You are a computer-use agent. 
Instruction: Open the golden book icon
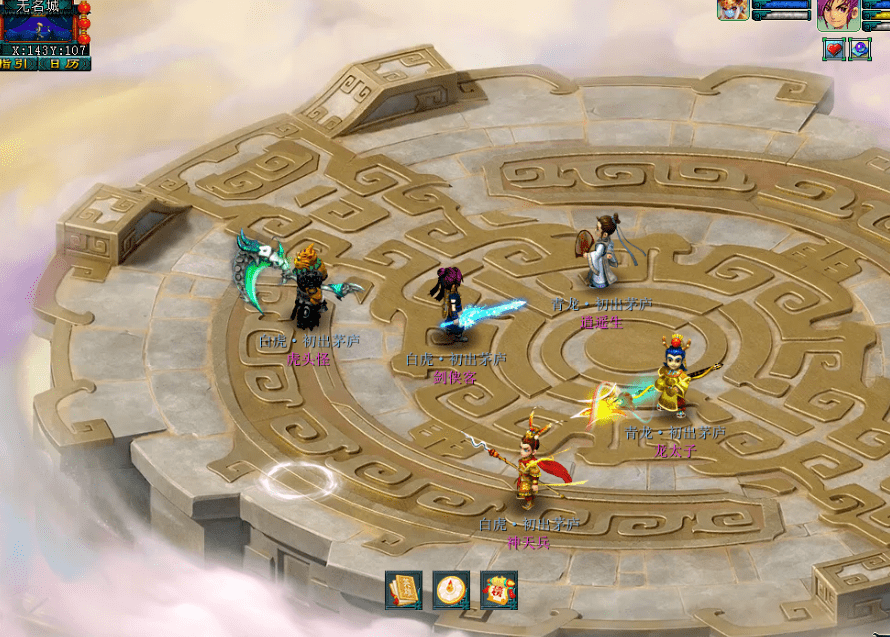pos(404,590)
